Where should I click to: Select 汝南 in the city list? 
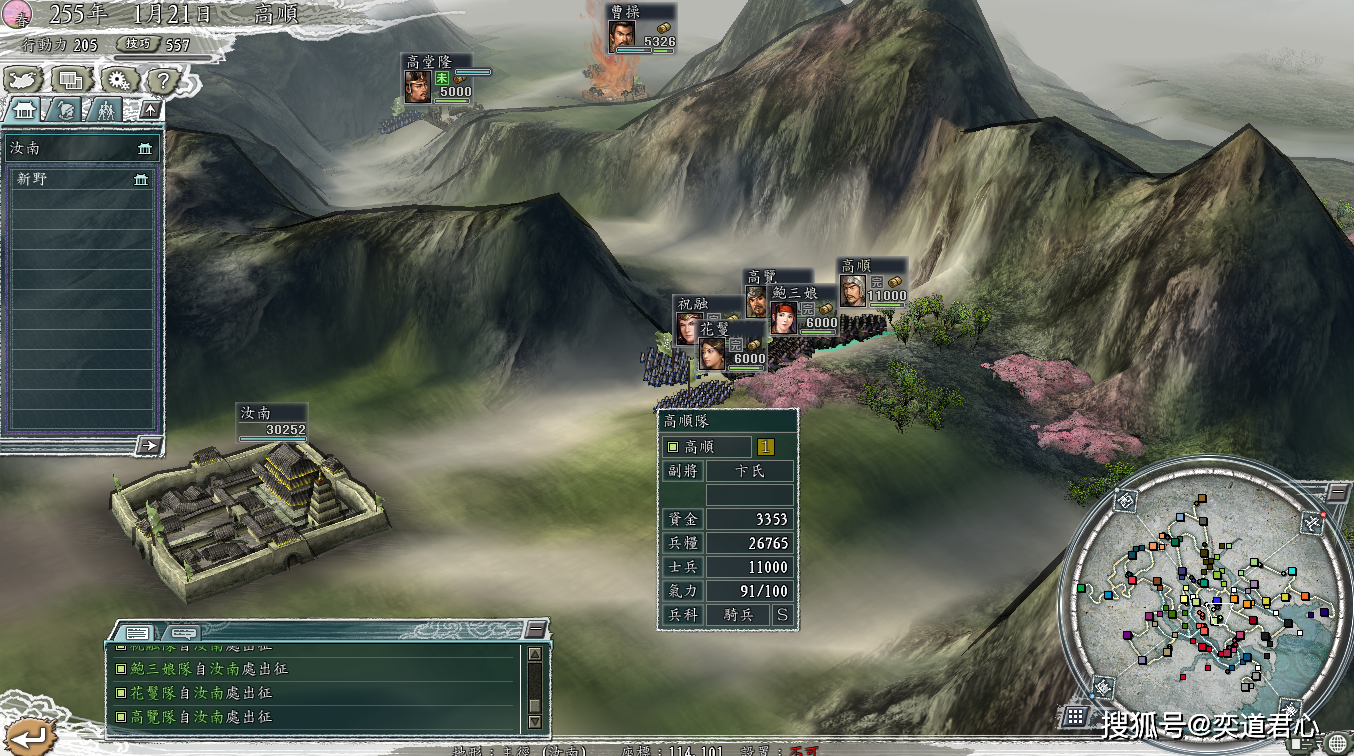coord(82,149)
